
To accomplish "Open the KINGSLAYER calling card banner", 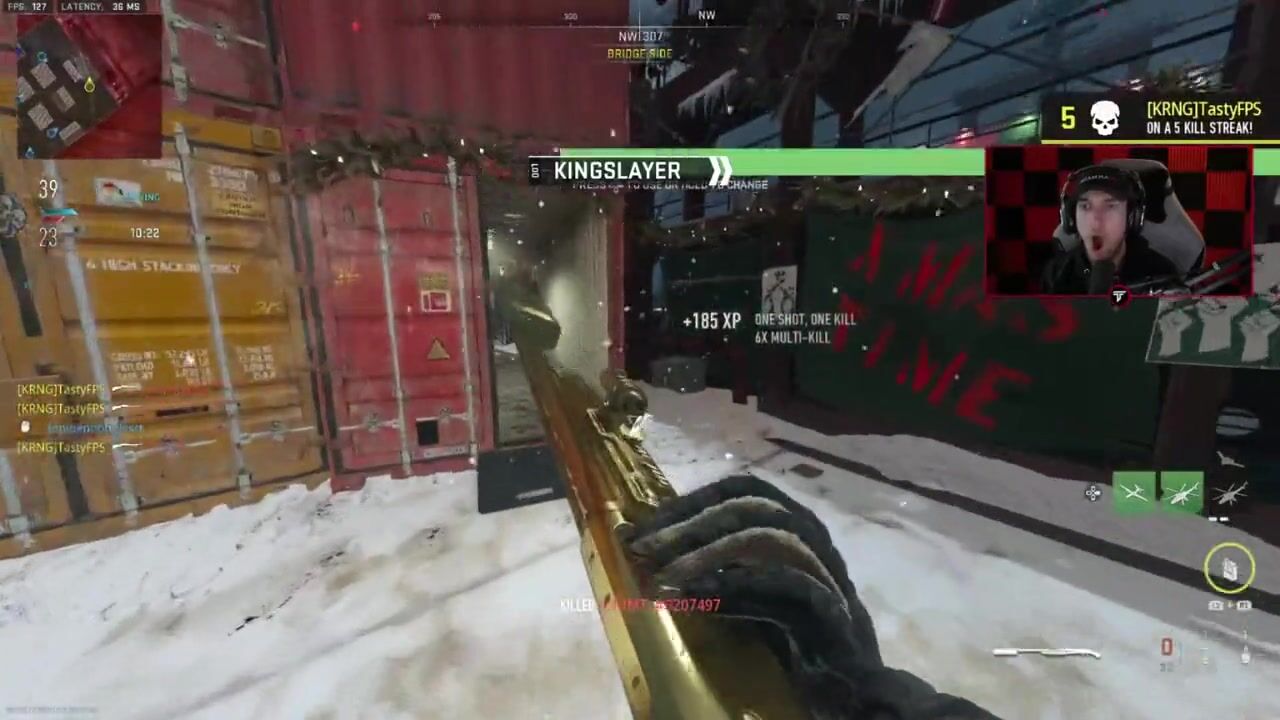I will [630, 171].
